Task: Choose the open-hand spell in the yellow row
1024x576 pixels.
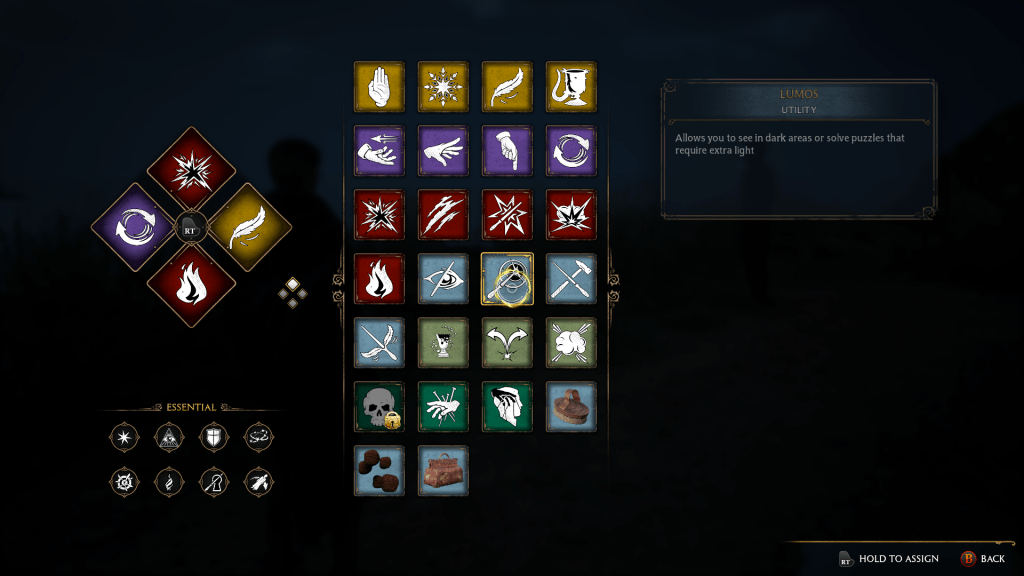Action: point(379,87)
